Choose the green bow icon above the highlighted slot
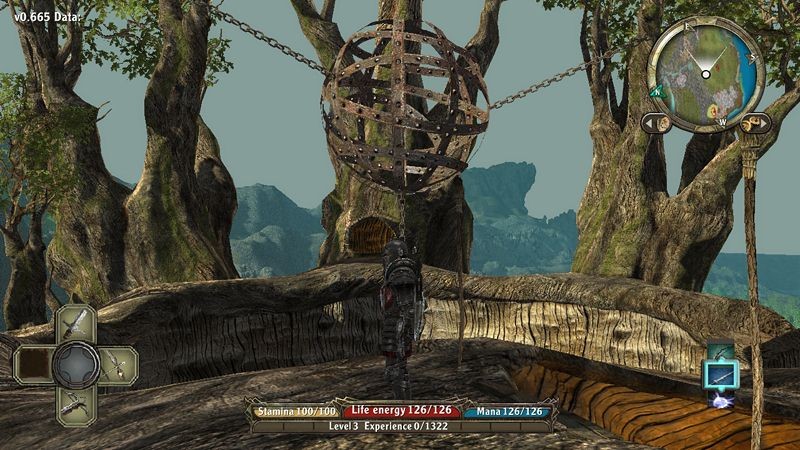This screenshot has width=800, height=450. pos(721,351)
